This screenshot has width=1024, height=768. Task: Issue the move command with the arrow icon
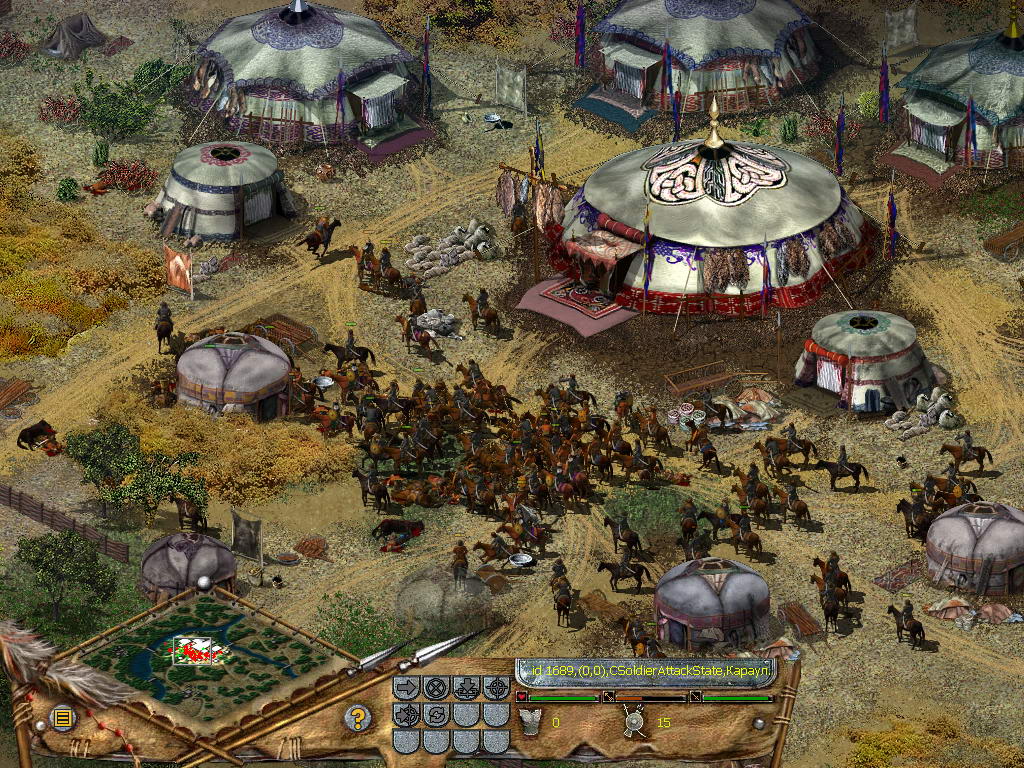pyautogui.click(x=405, y=688)
